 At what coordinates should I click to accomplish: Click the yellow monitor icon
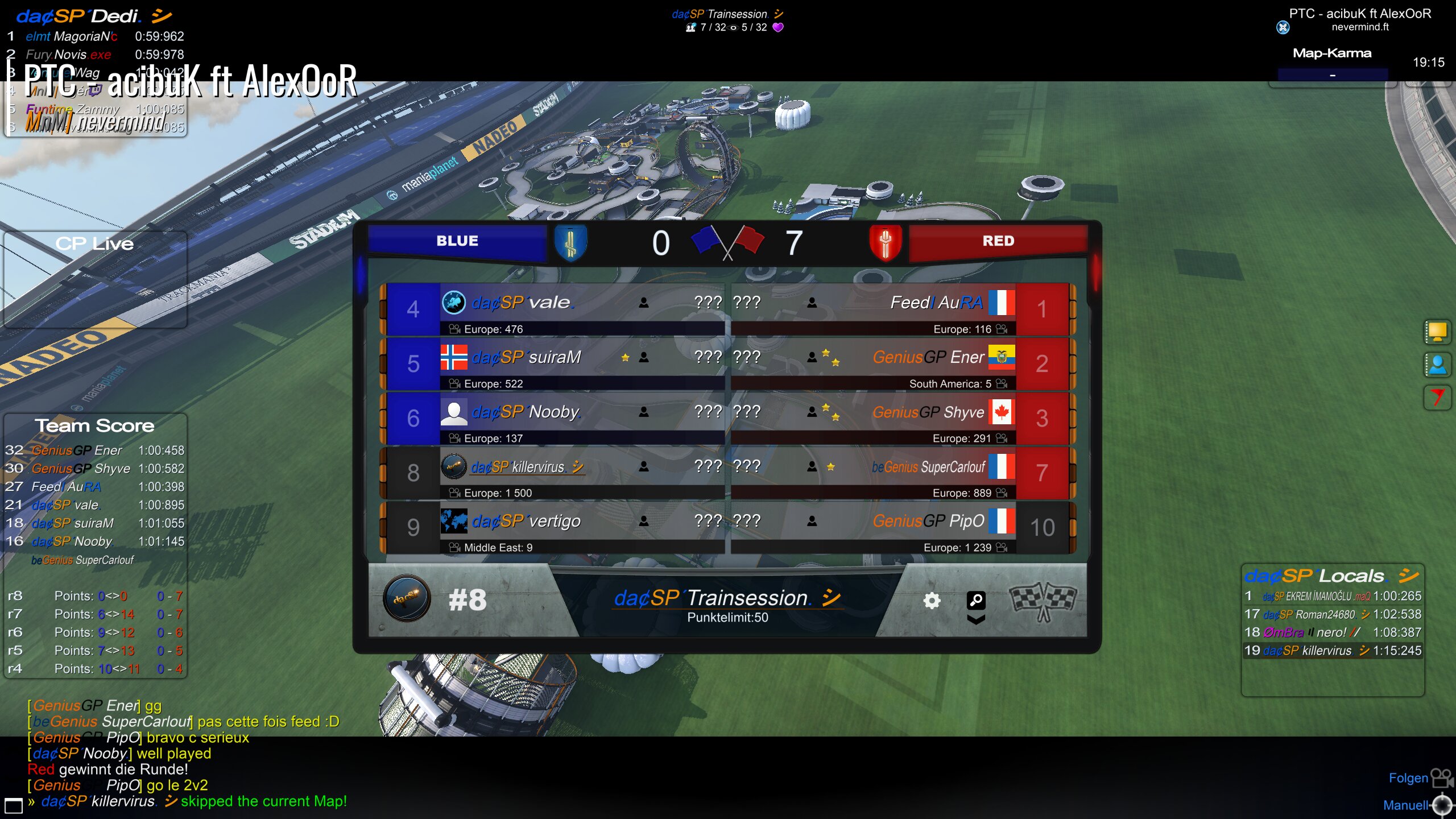[x=1437, y=332]
